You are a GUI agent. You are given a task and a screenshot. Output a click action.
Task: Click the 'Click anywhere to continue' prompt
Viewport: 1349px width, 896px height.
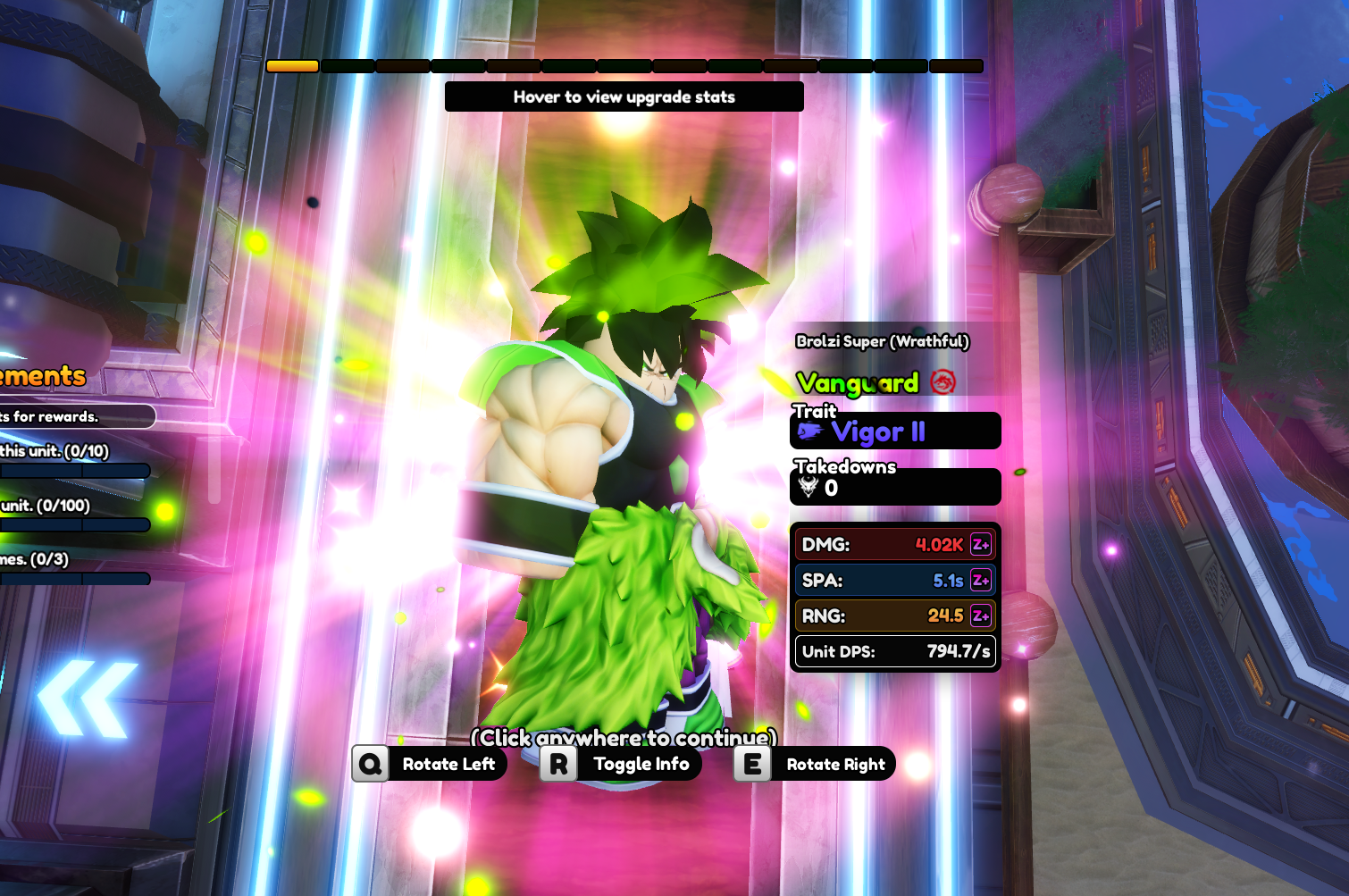pyautogui.click(x=624, y=738)
